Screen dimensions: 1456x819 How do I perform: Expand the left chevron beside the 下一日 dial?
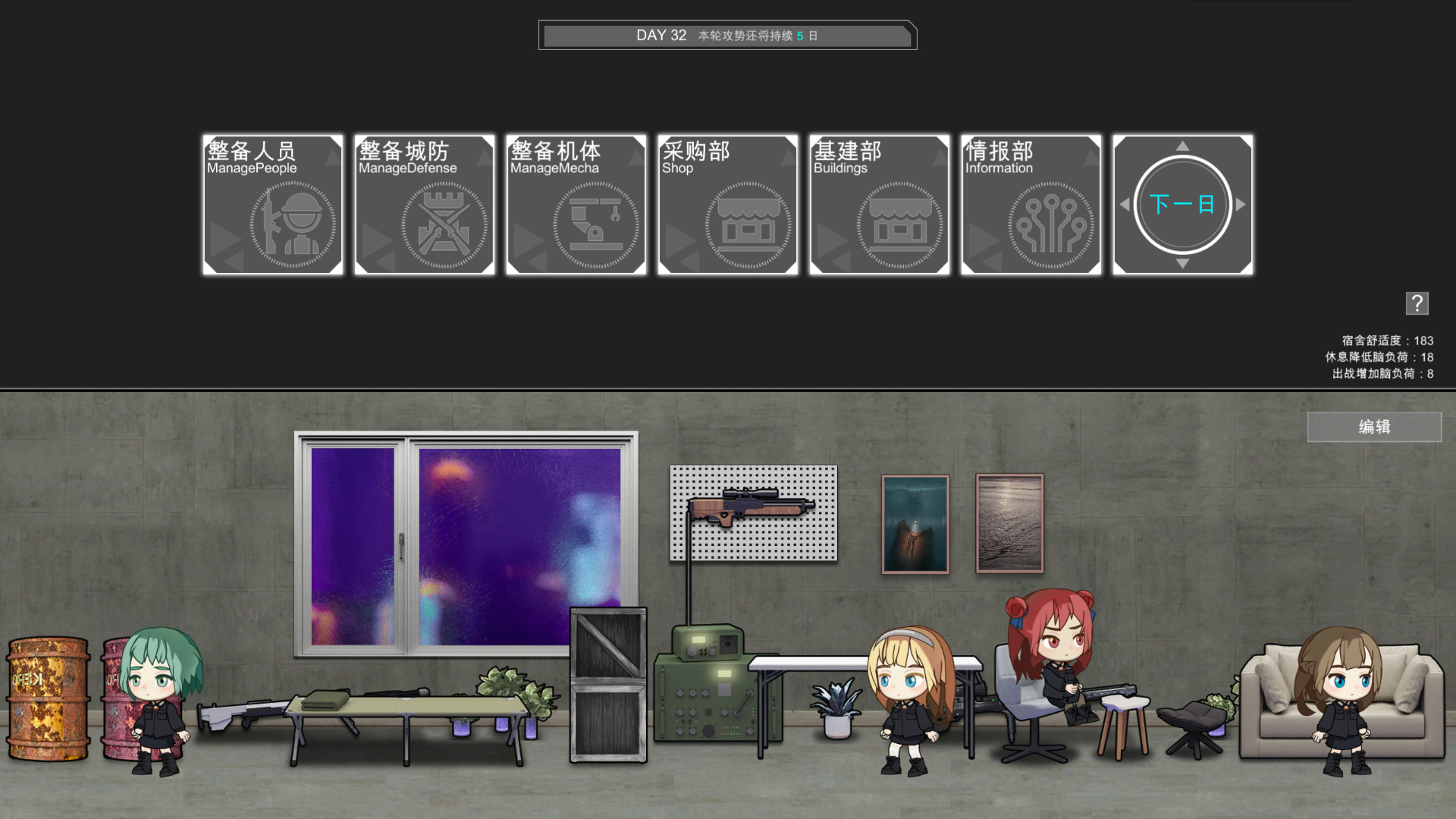1125,203
